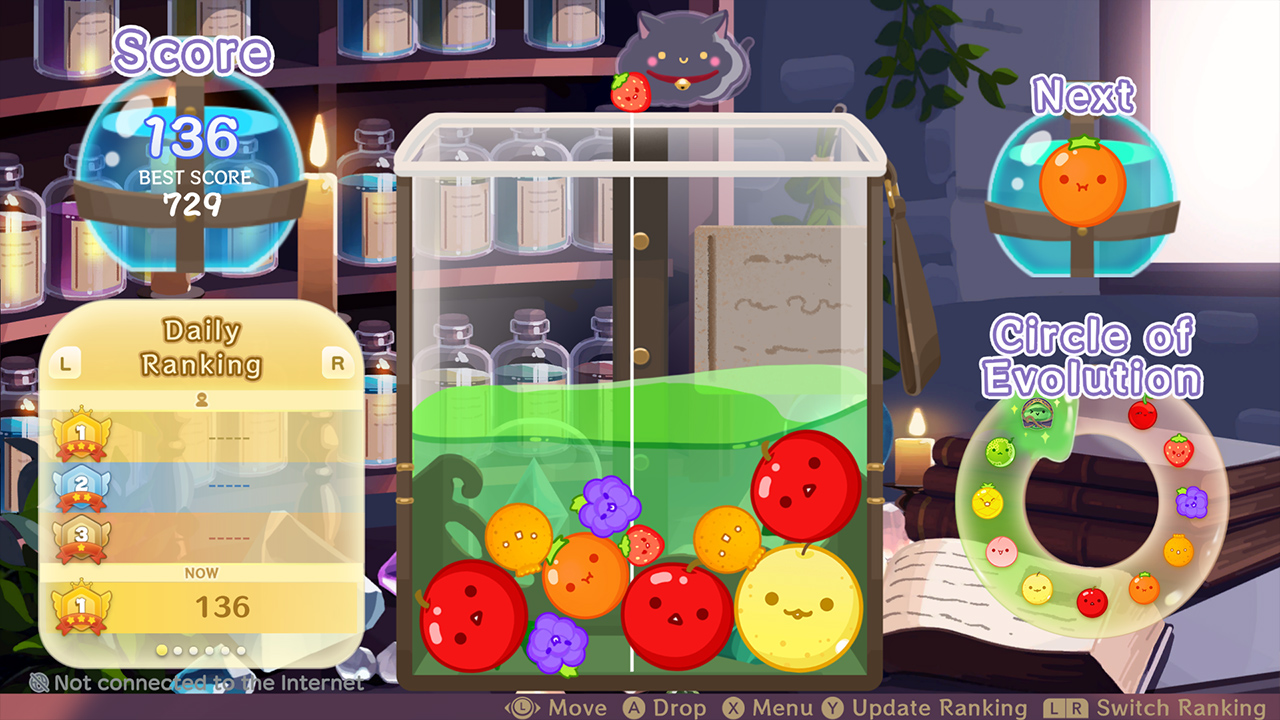The image size is (1280, 720).
Task: Click the Drop action prompt
Action: (660, 707)
